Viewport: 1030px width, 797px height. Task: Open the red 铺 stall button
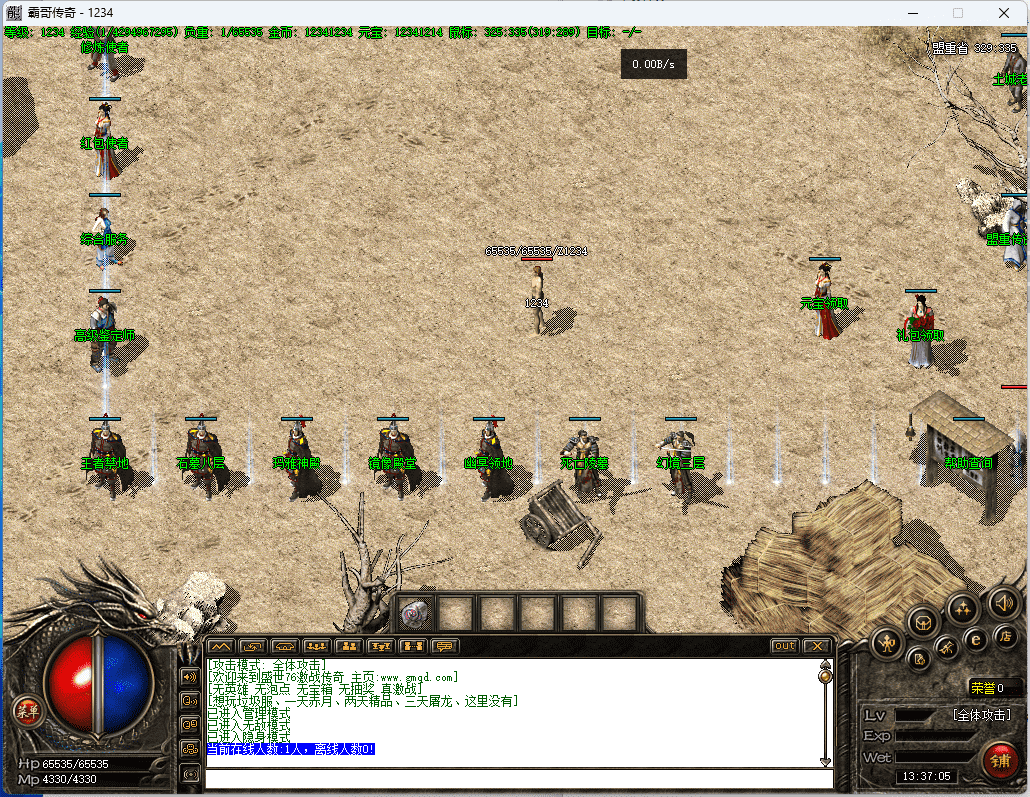999,761
